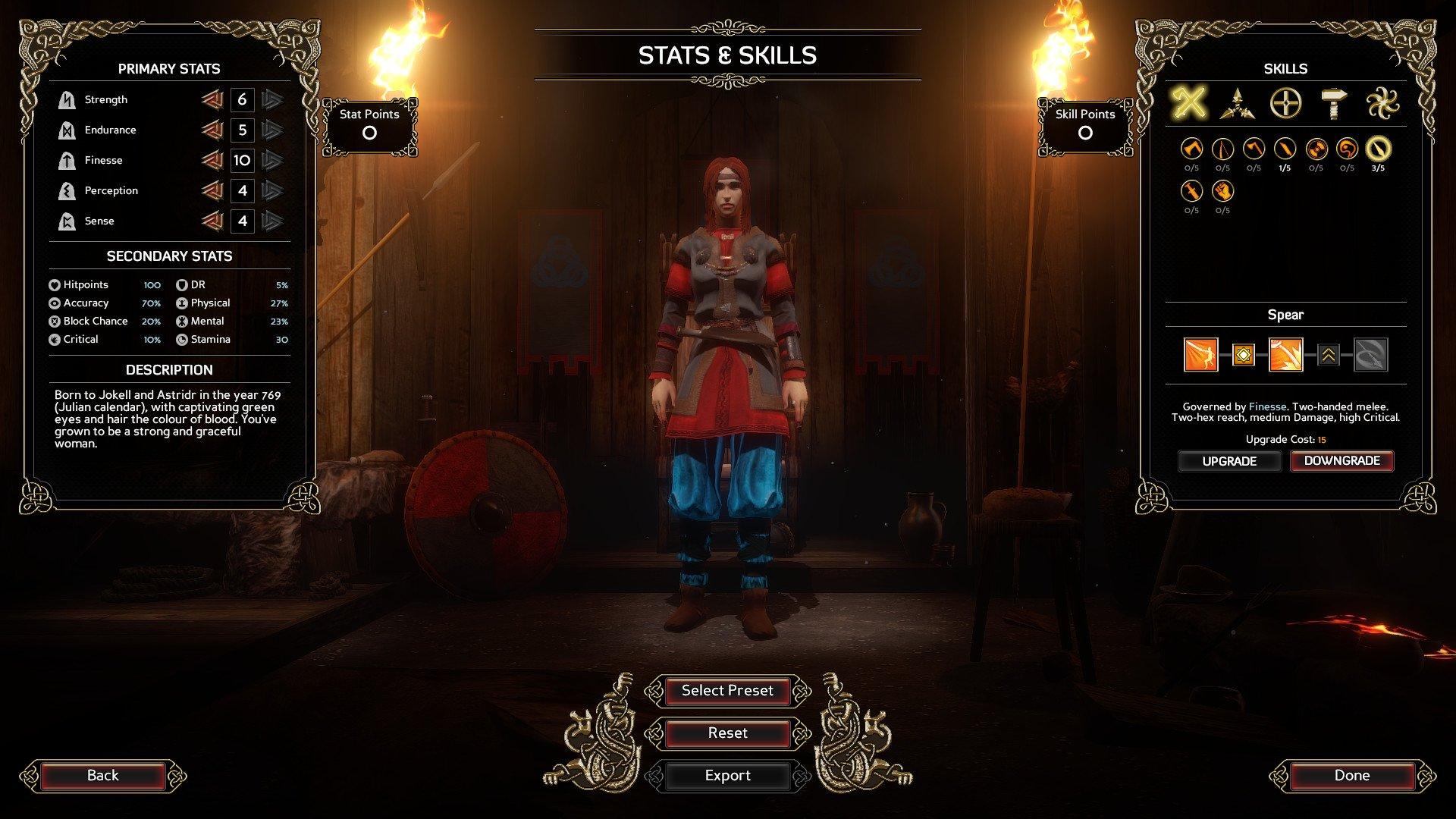Increase the Strength stat
This screenshot has height=819, width=1456.
[273, 99]
